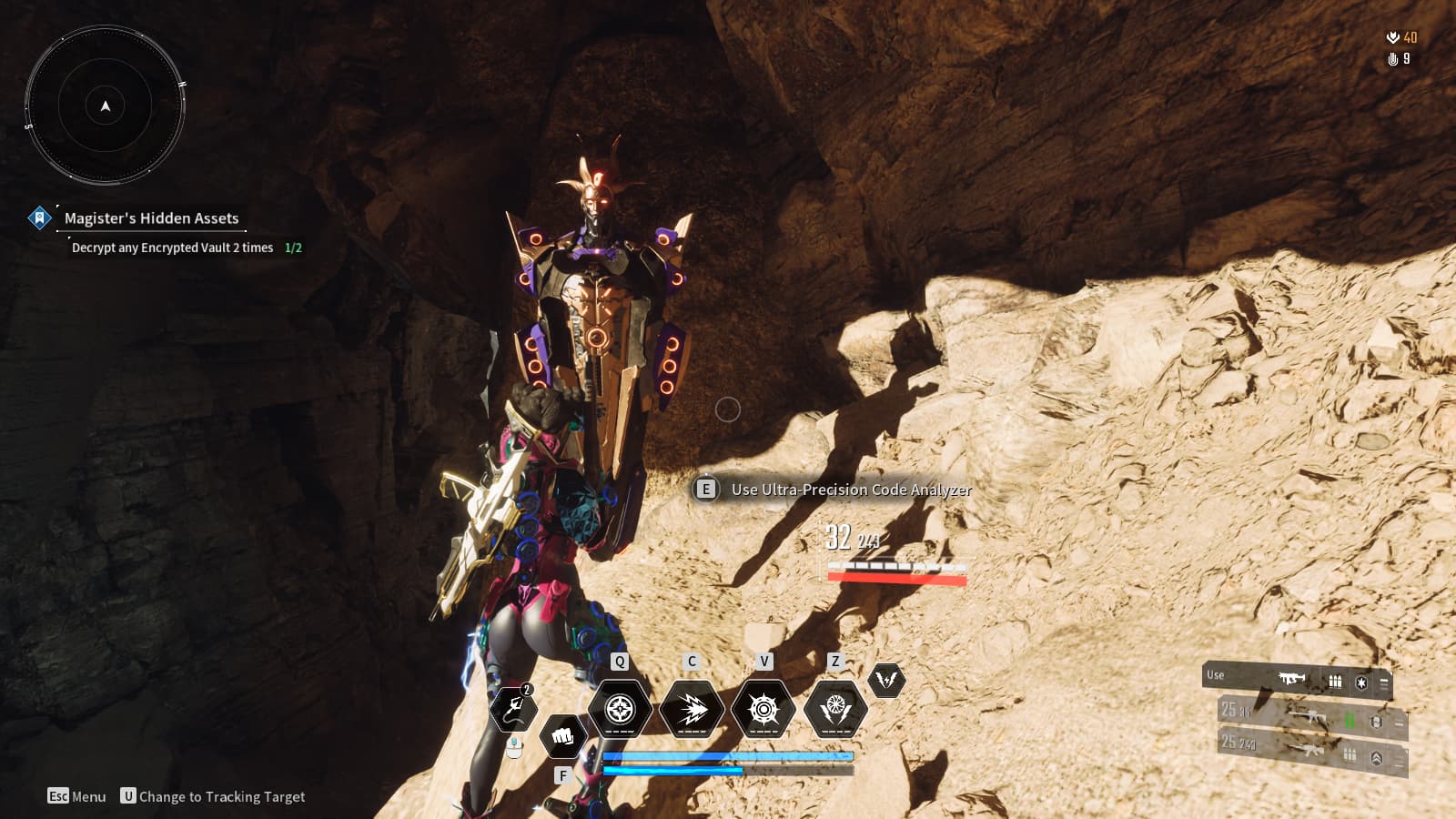Trigger the lightning burst arrow skill
Viewport: 1456px width, 819px height.
[x=692, y=709]
